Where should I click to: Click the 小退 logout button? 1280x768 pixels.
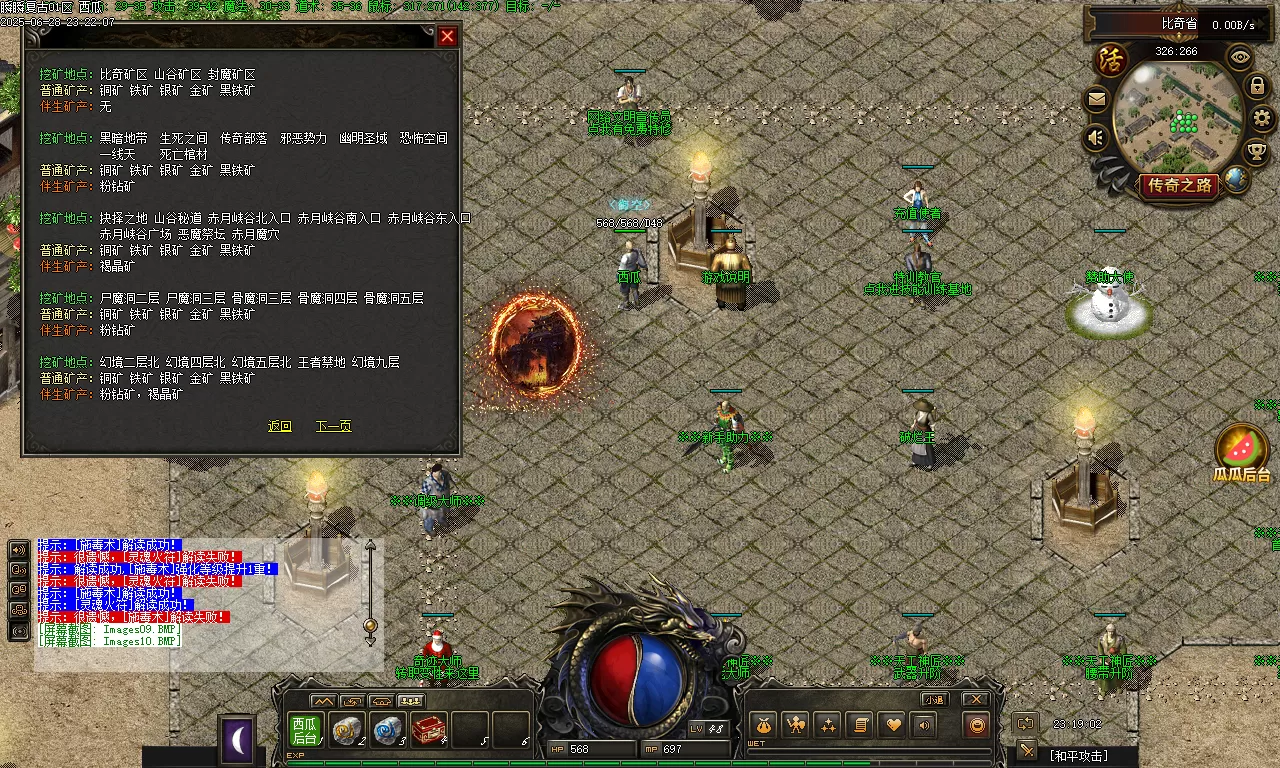click(934, 699)
